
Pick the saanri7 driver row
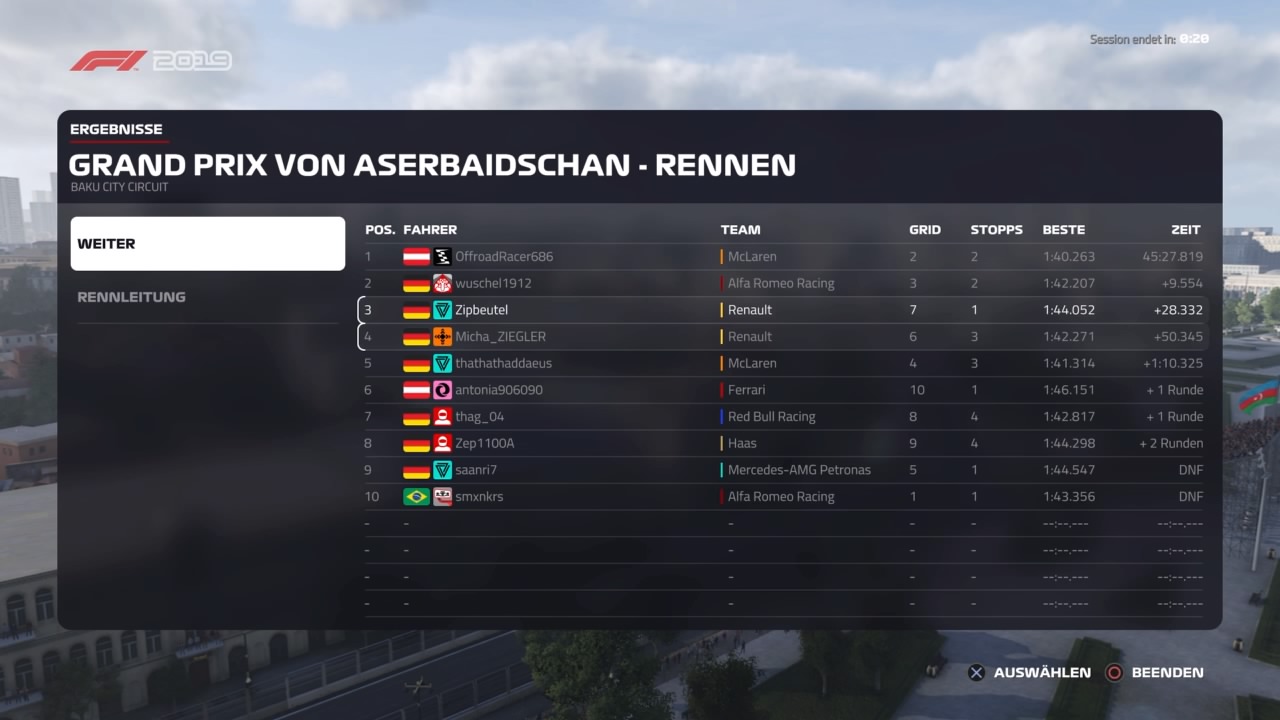(783, 470)
